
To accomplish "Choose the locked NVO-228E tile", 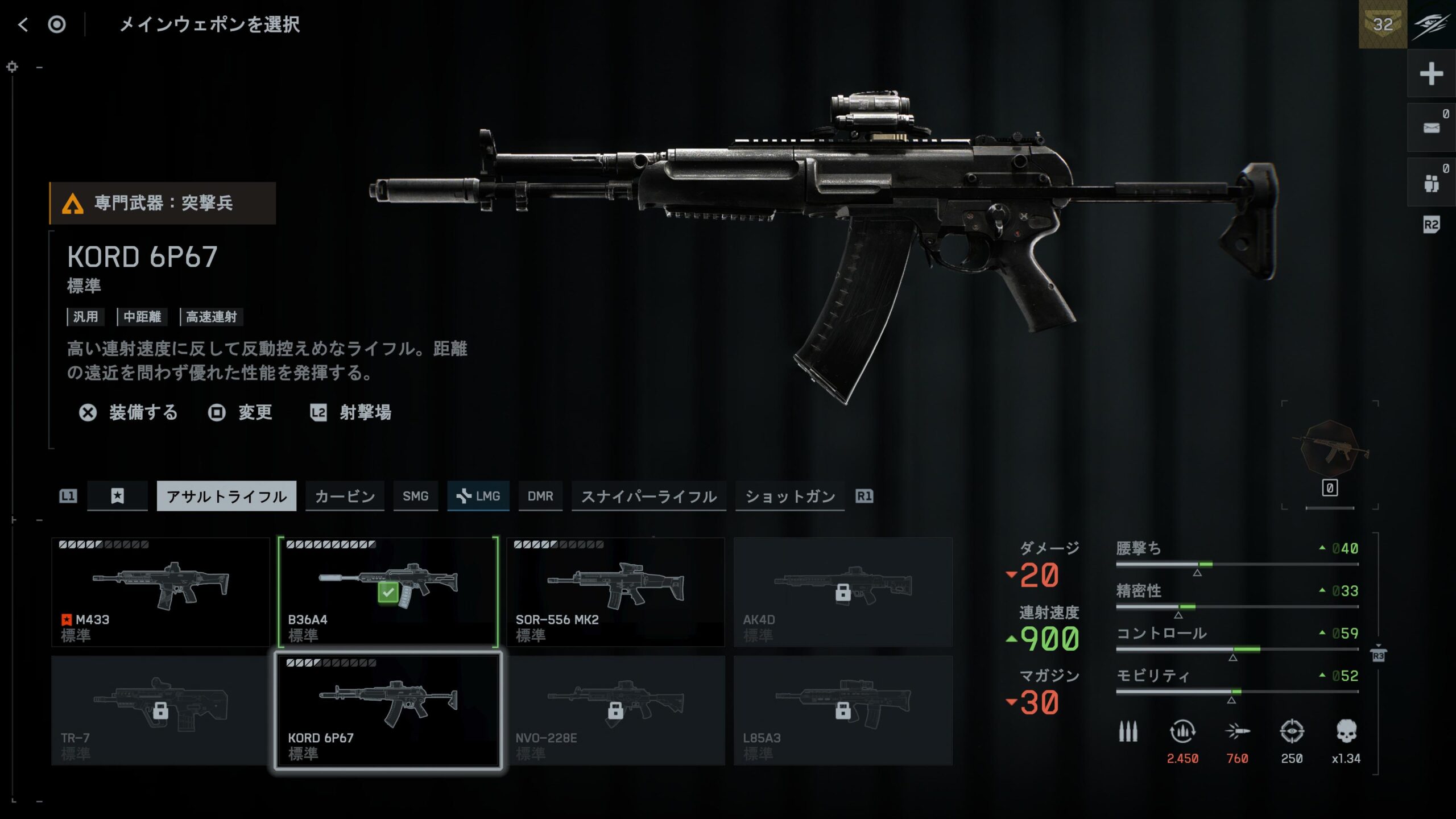I will 615,710.
